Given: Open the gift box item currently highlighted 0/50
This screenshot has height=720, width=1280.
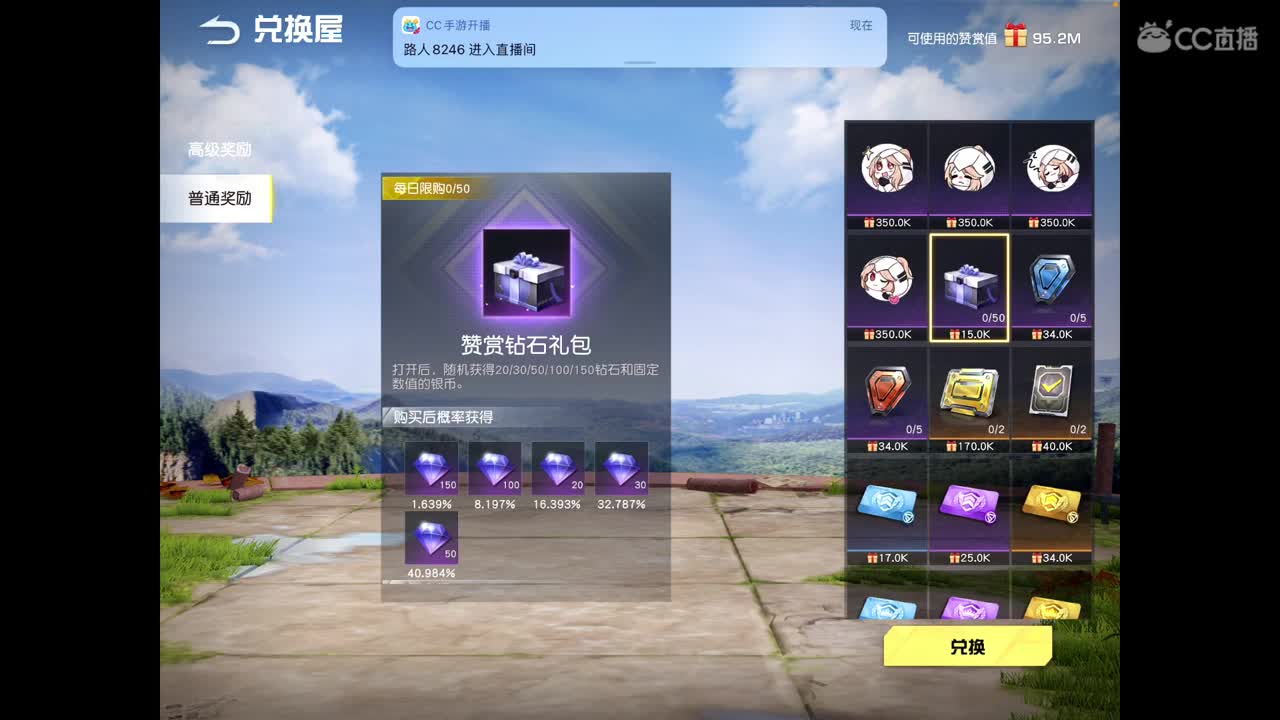Looking at the screenshot, I should tap(969, 283).
